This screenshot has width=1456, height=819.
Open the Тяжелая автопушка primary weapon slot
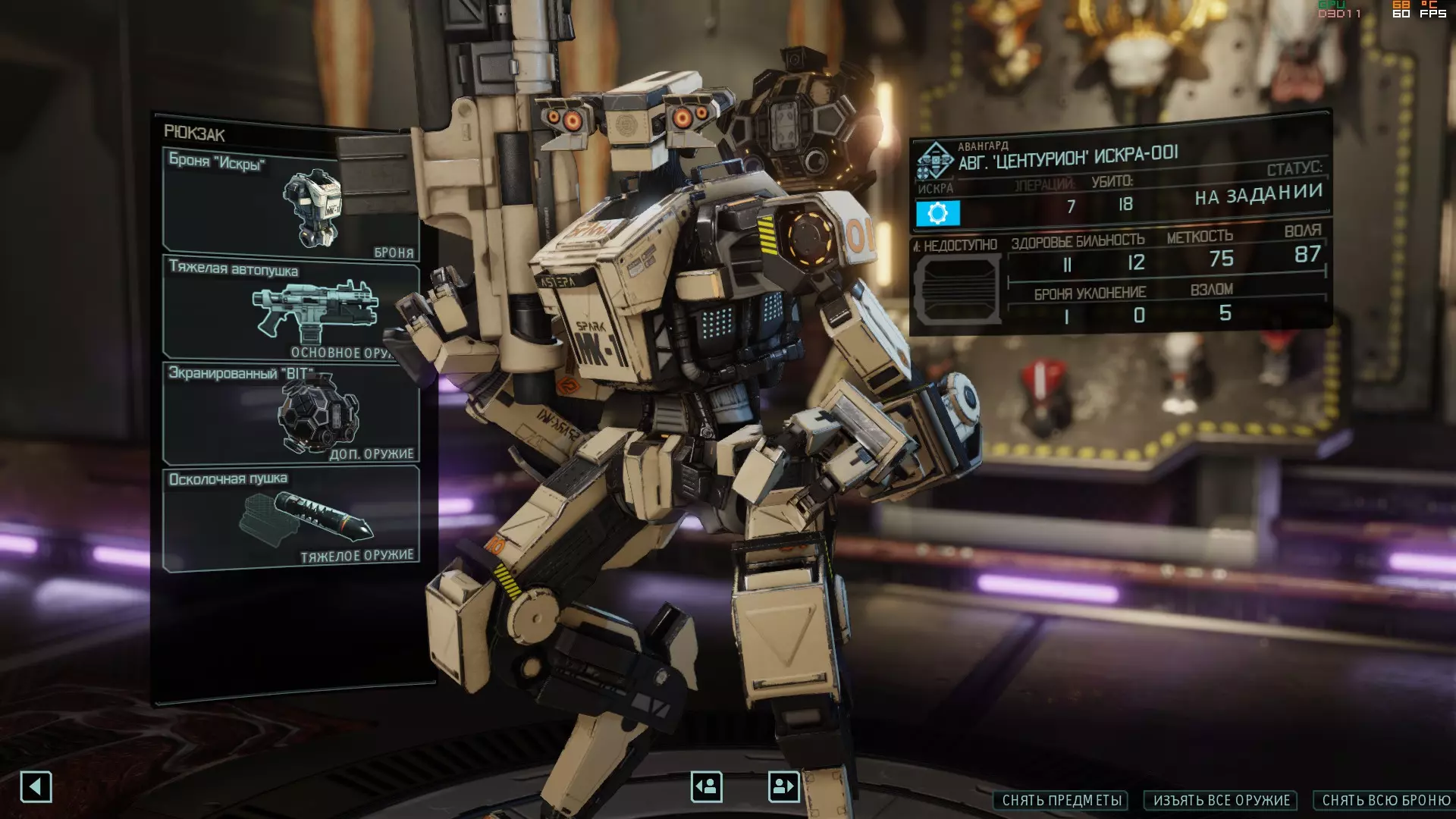point(290,309)
